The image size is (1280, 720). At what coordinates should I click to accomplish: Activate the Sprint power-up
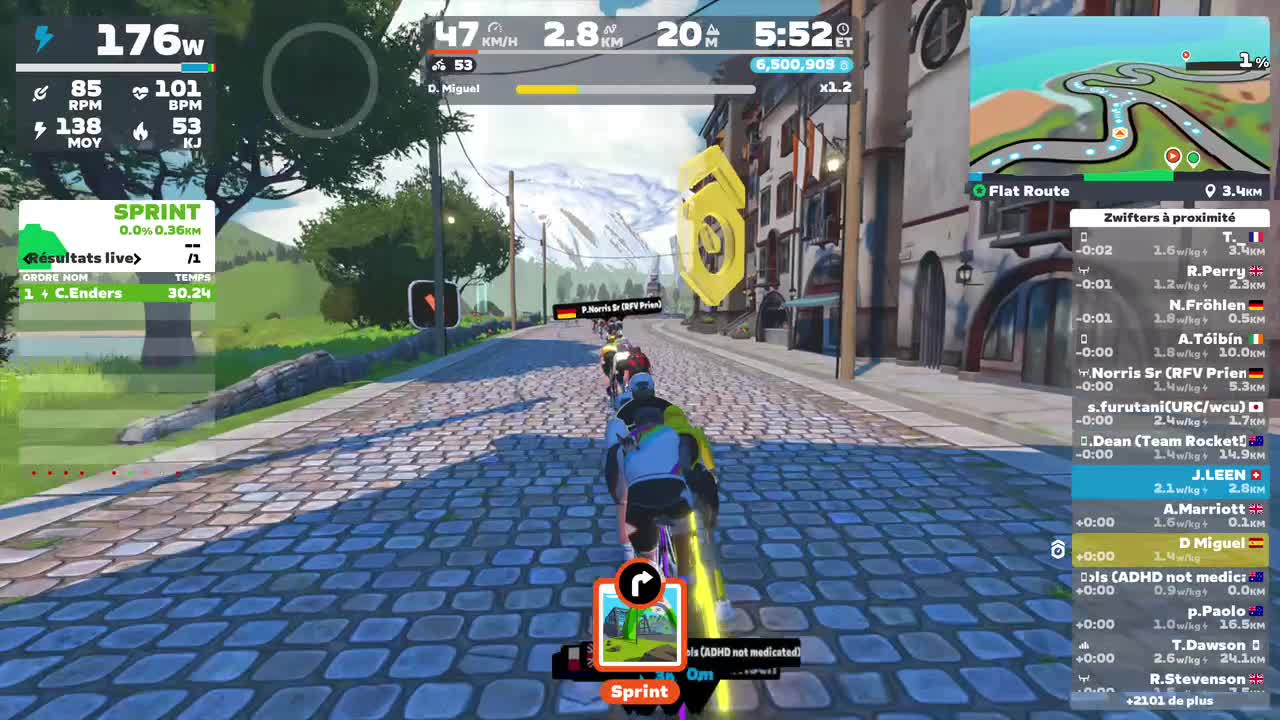coord(639,625)
